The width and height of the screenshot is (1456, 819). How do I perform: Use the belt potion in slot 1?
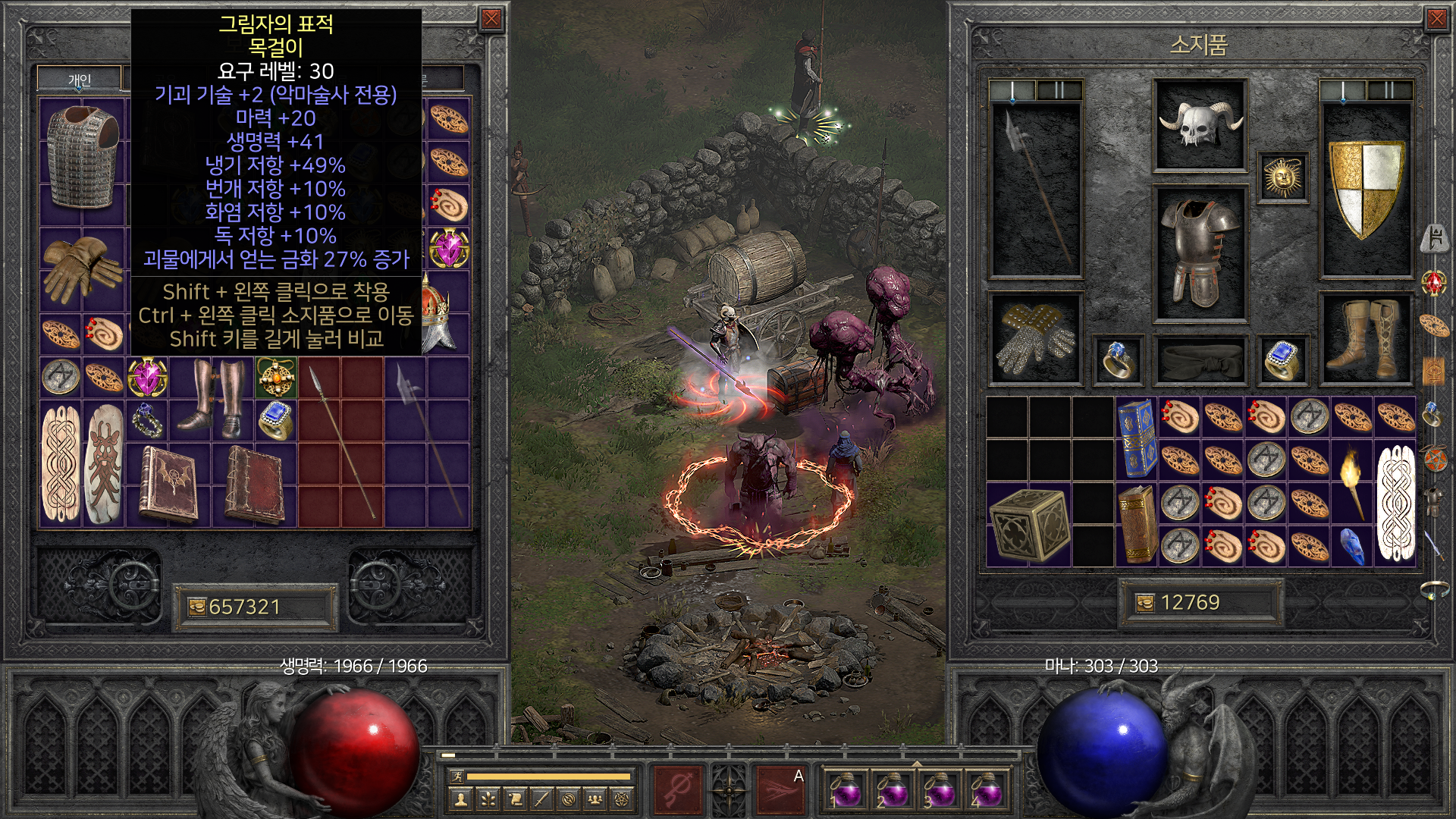[845, 790]
